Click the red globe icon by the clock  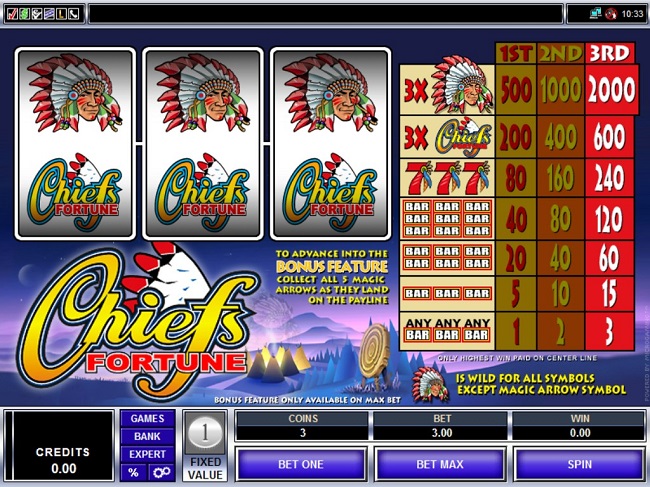[610, 13]
